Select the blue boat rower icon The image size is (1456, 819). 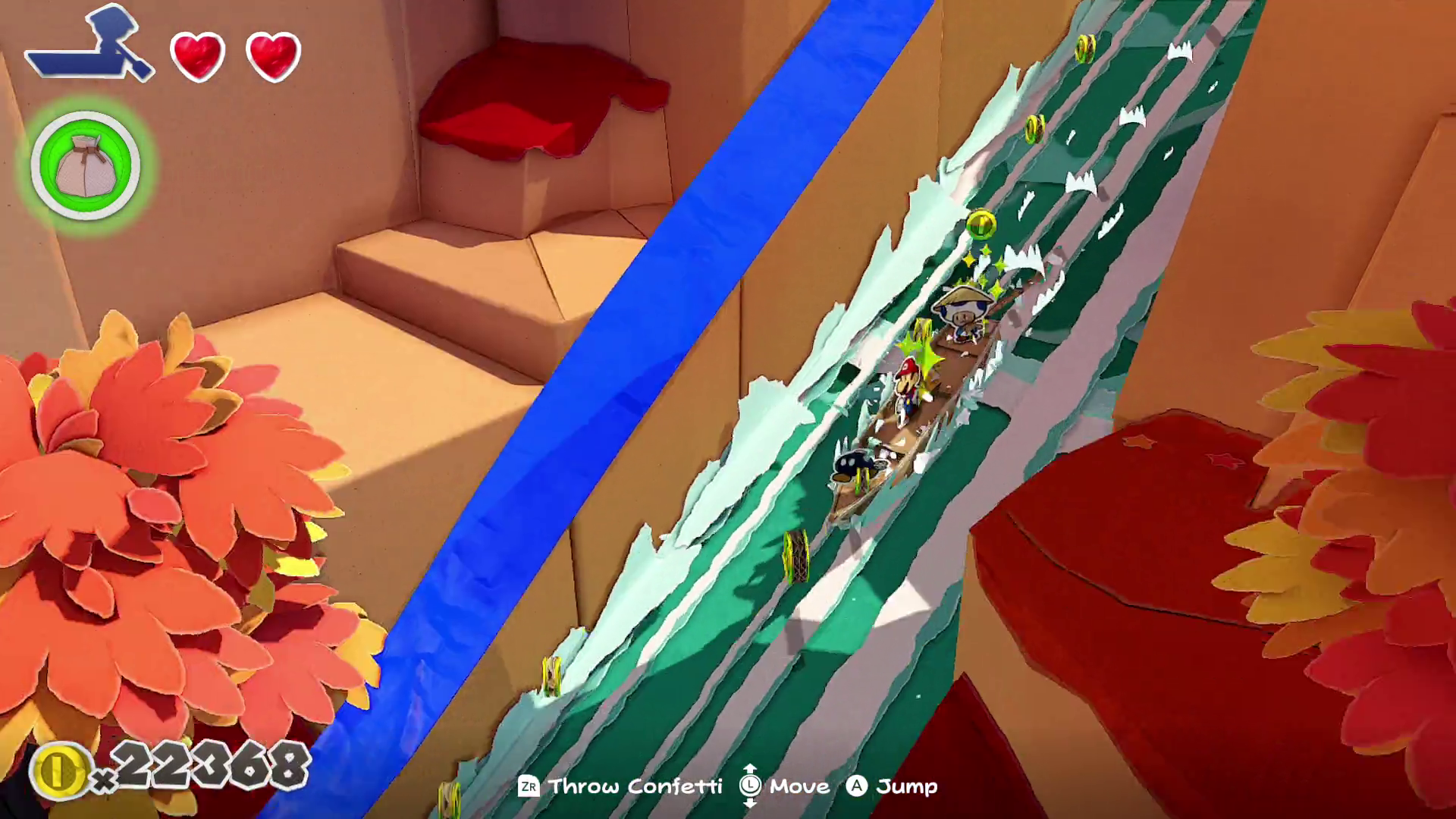tap(91, 47)
